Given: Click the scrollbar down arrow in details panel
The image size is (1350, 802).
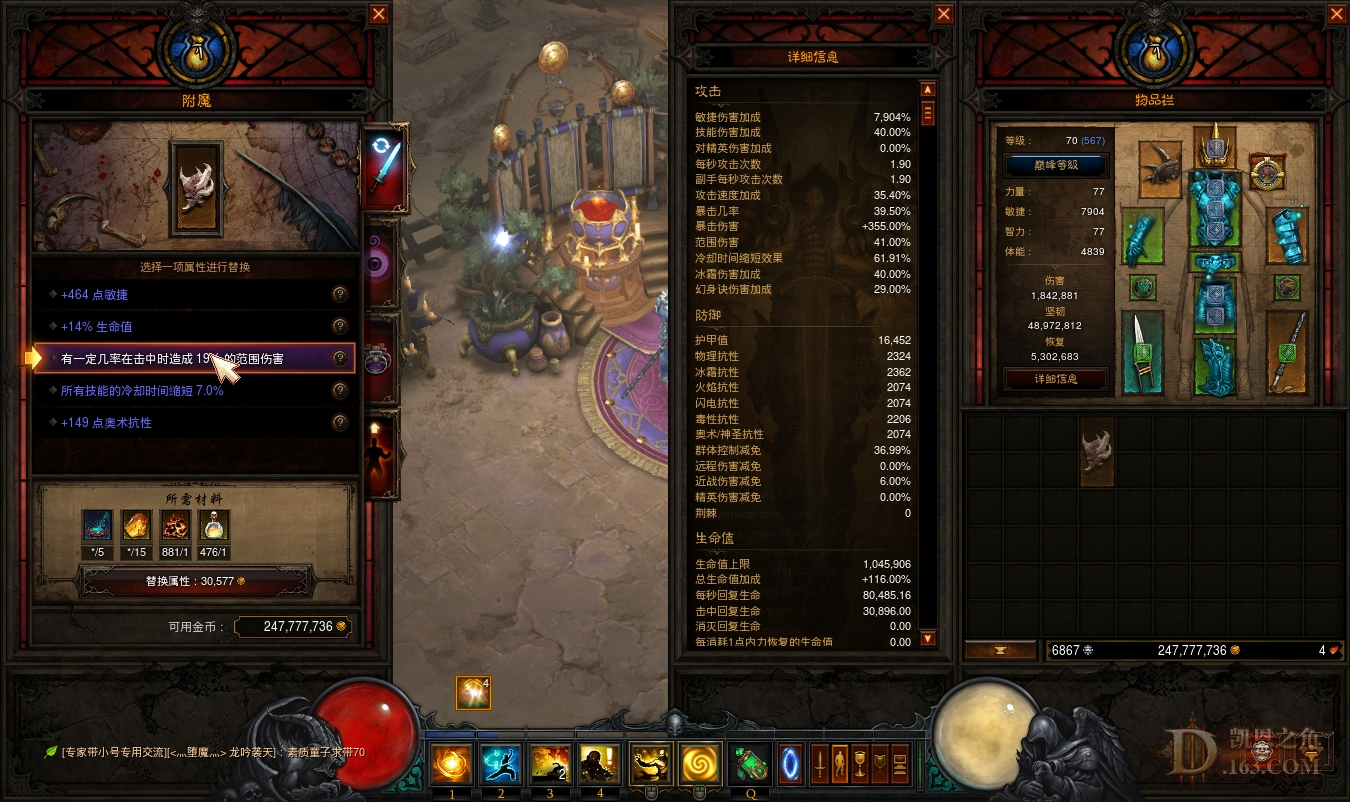Looking at the screenshot, I should [927, 637].
